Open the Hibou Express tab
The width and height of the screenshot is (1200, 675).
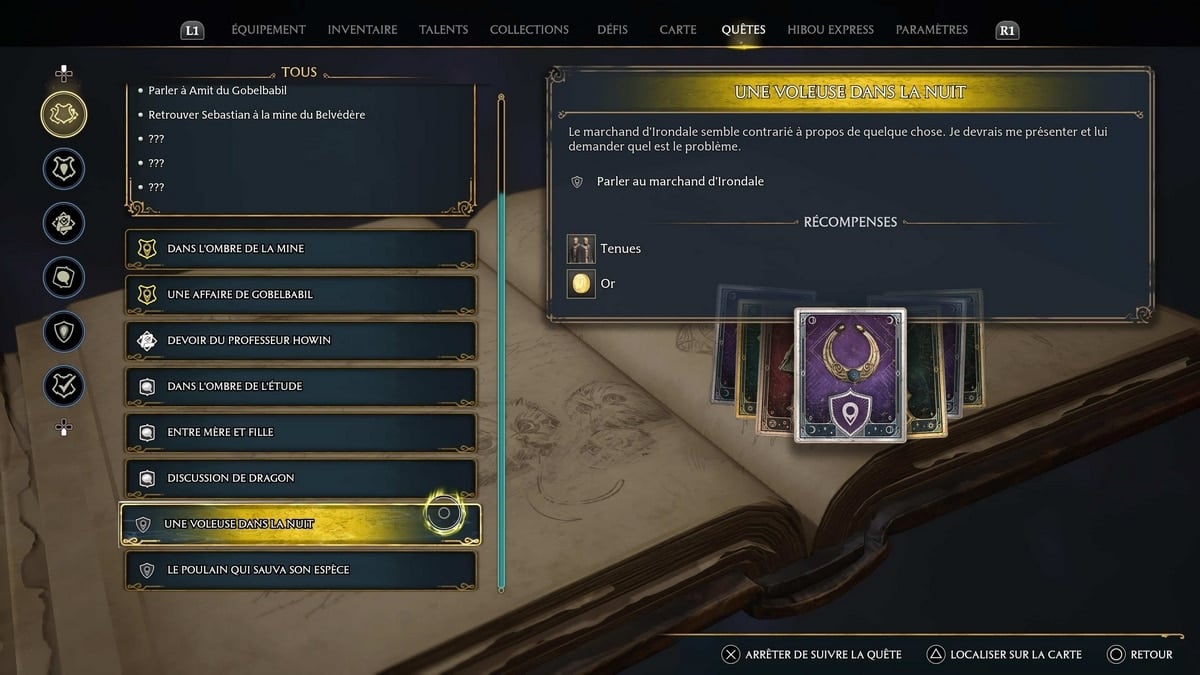pyautogui.click(x=830, y=30)
